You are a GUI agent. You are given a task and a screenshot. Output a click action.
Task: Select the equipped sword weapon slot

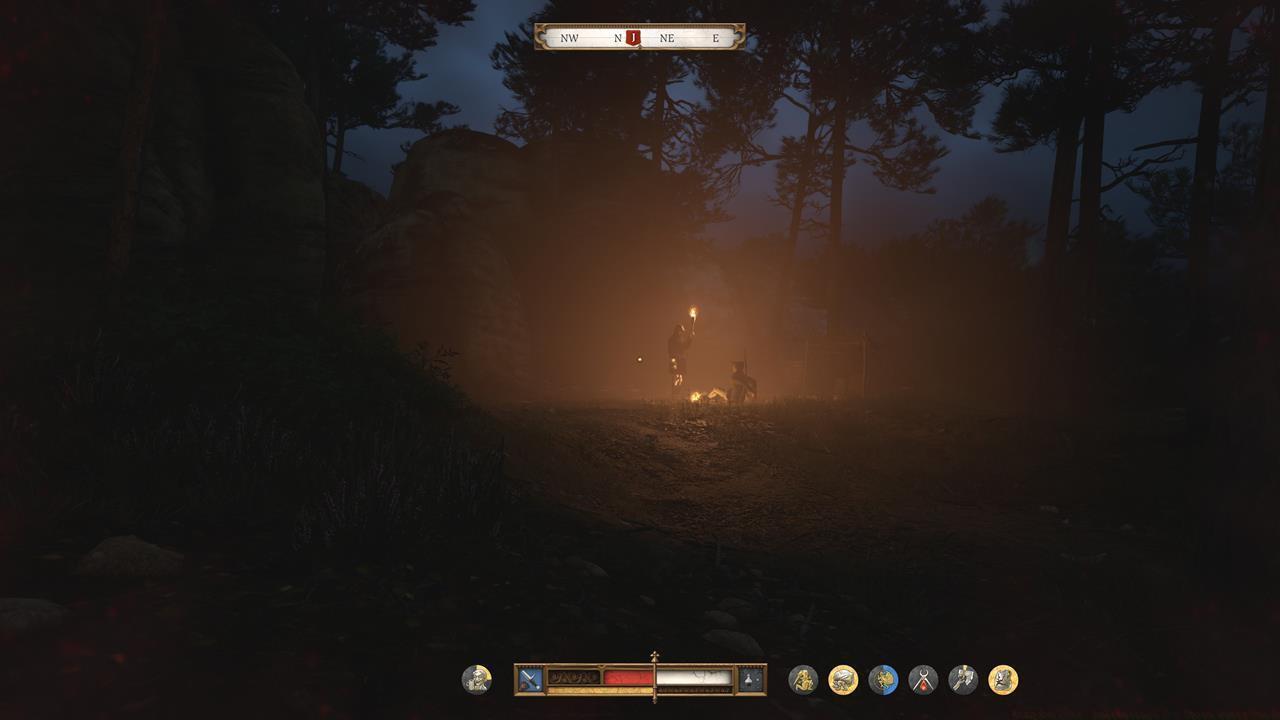pyautogui.click(x=530, y=680)
